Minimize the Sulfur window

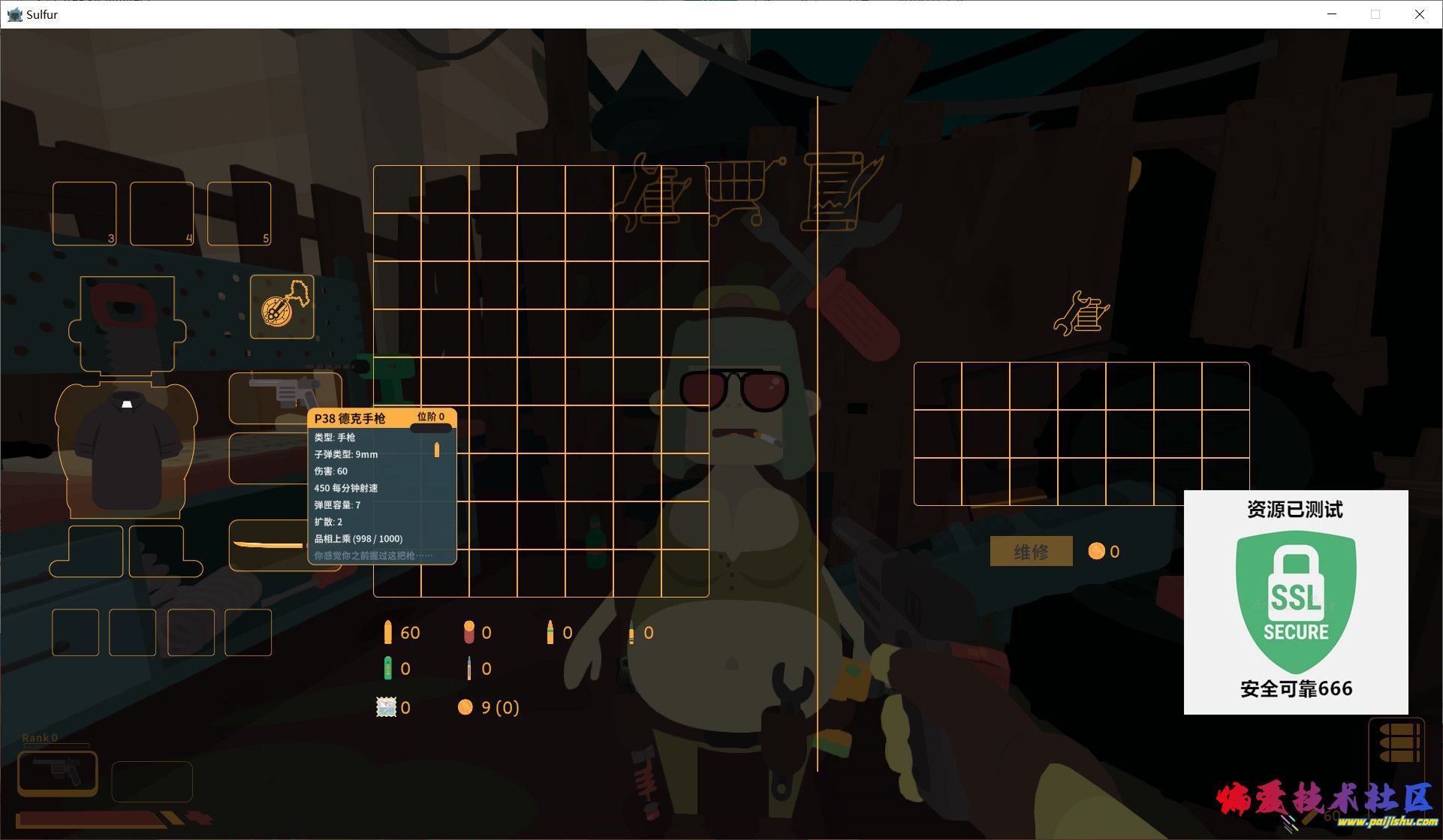pos(1332,14)
